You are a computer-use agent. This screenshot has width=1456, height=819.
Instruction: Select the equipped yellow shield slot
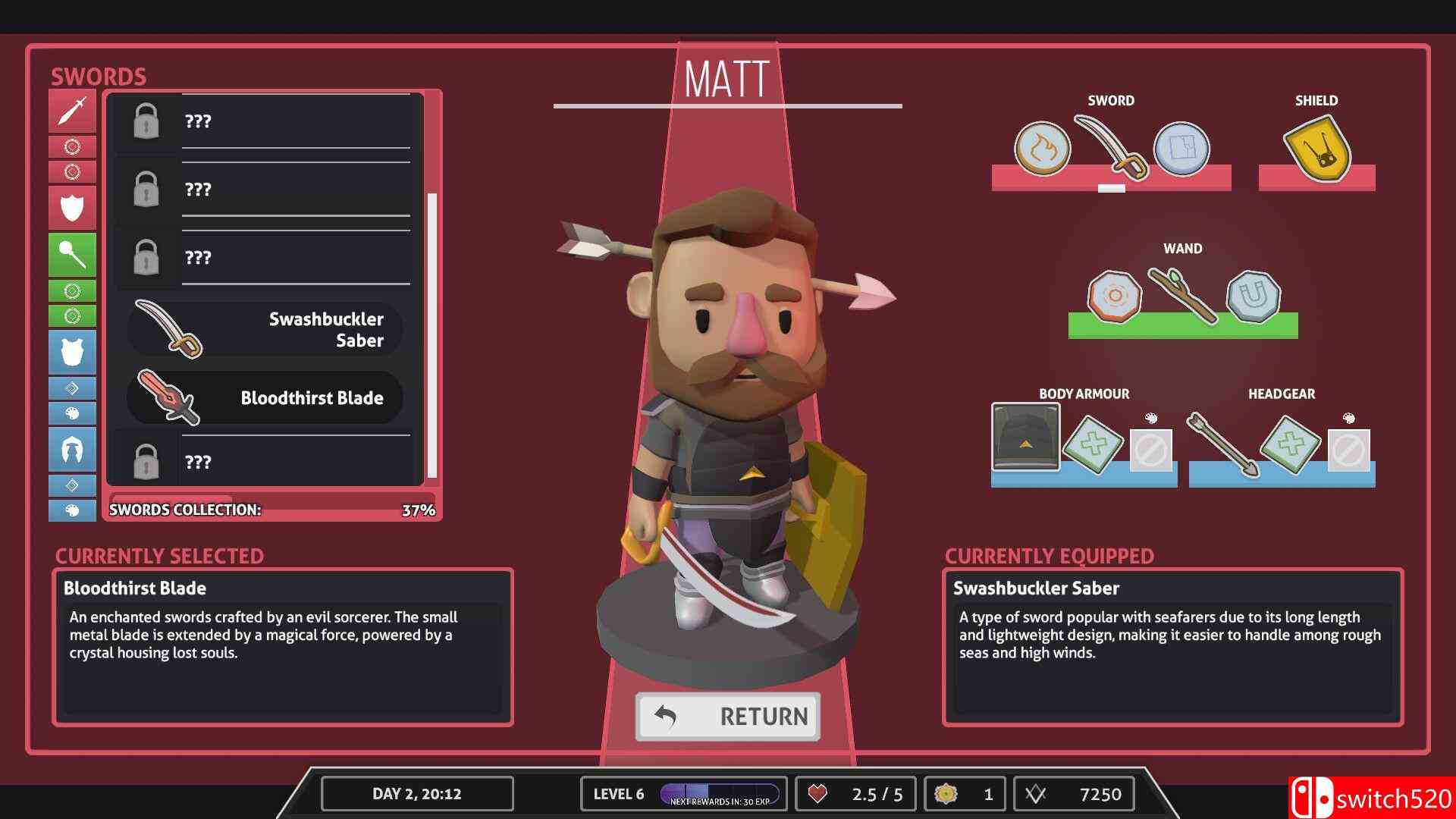(1316, 149)
